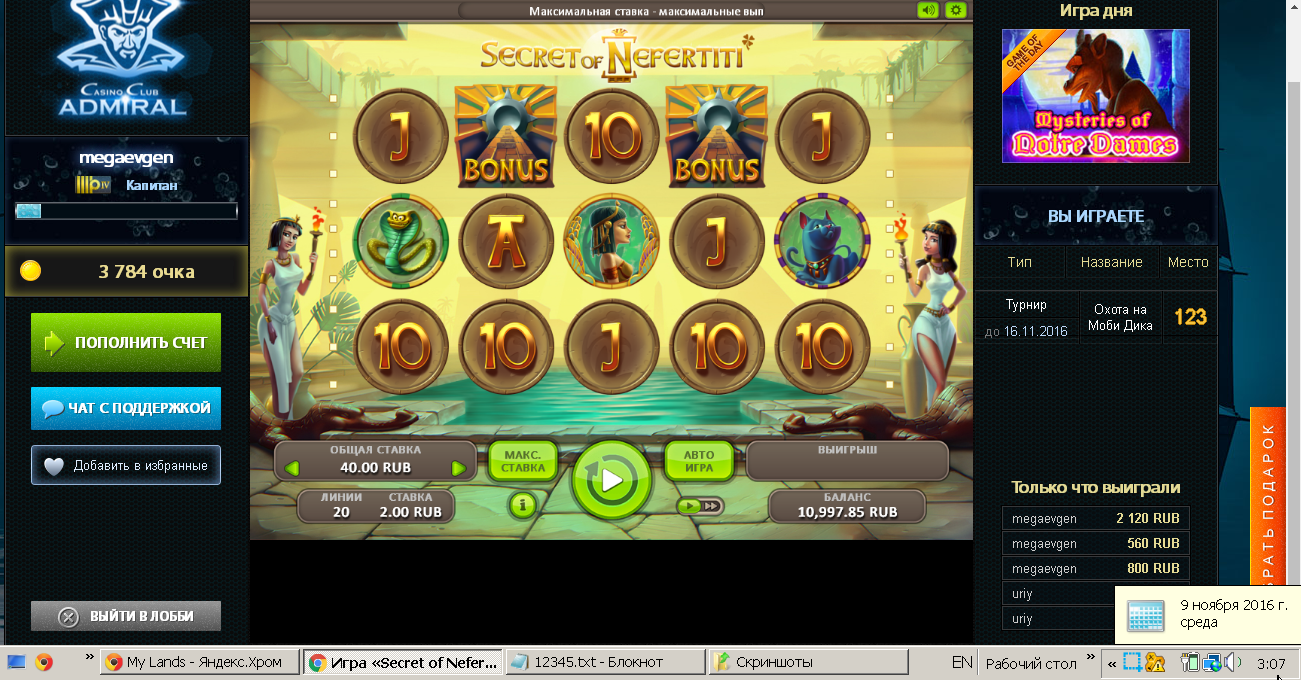Open the Скриншоты folder in the taskbar

(807, 662)
